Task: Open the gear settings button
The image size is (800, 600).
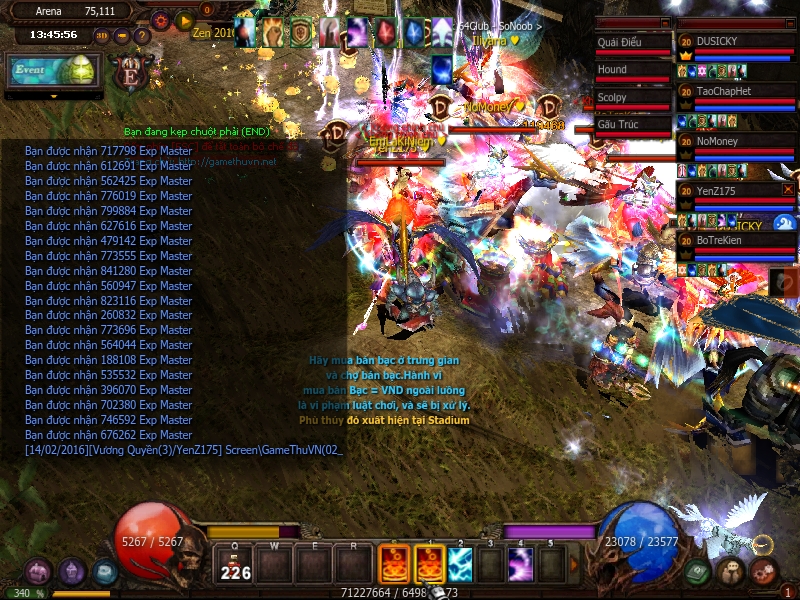Action: (160, 20)
